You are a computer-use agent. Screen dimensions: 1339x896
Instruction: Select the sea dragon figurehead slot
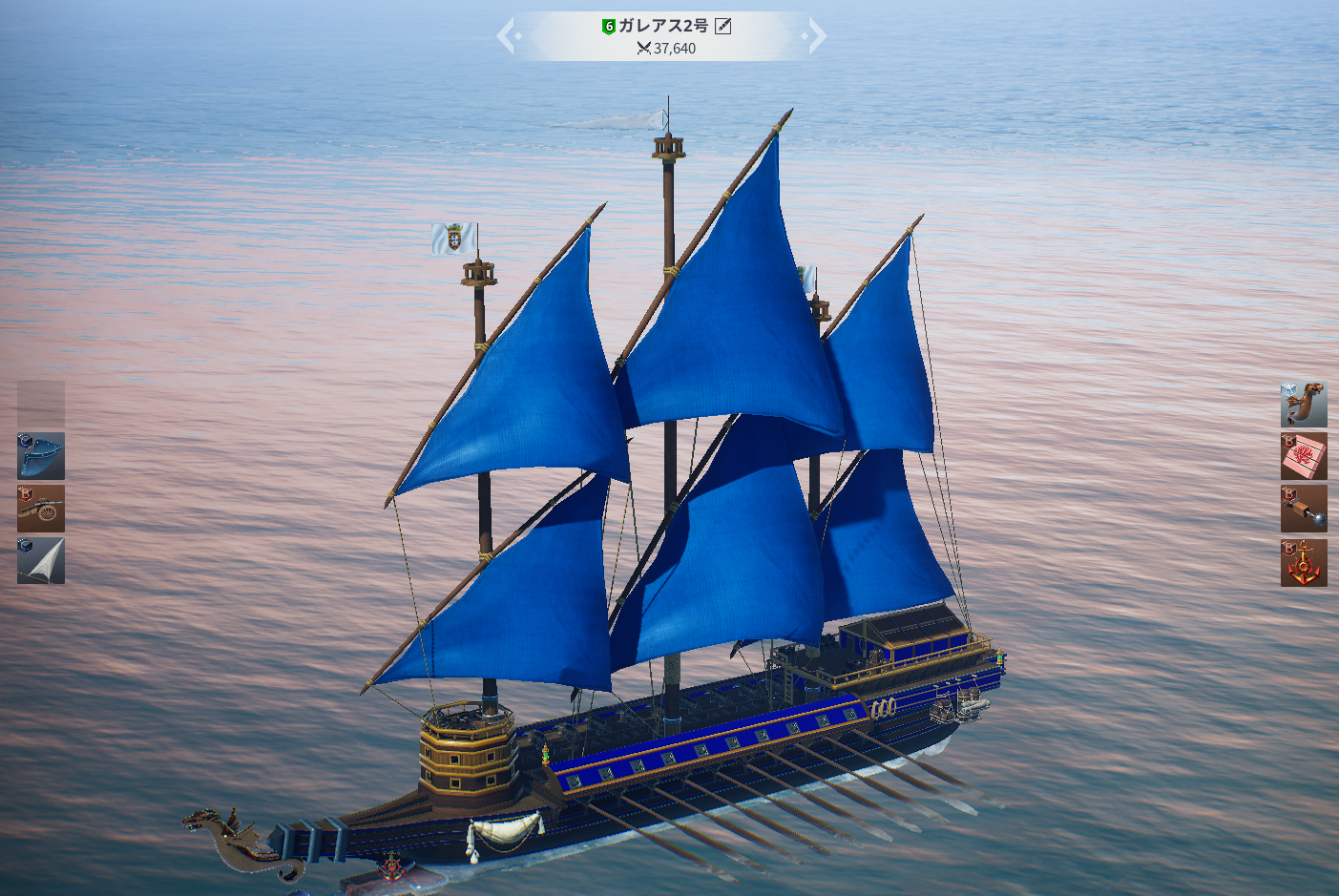[1303, 405]
